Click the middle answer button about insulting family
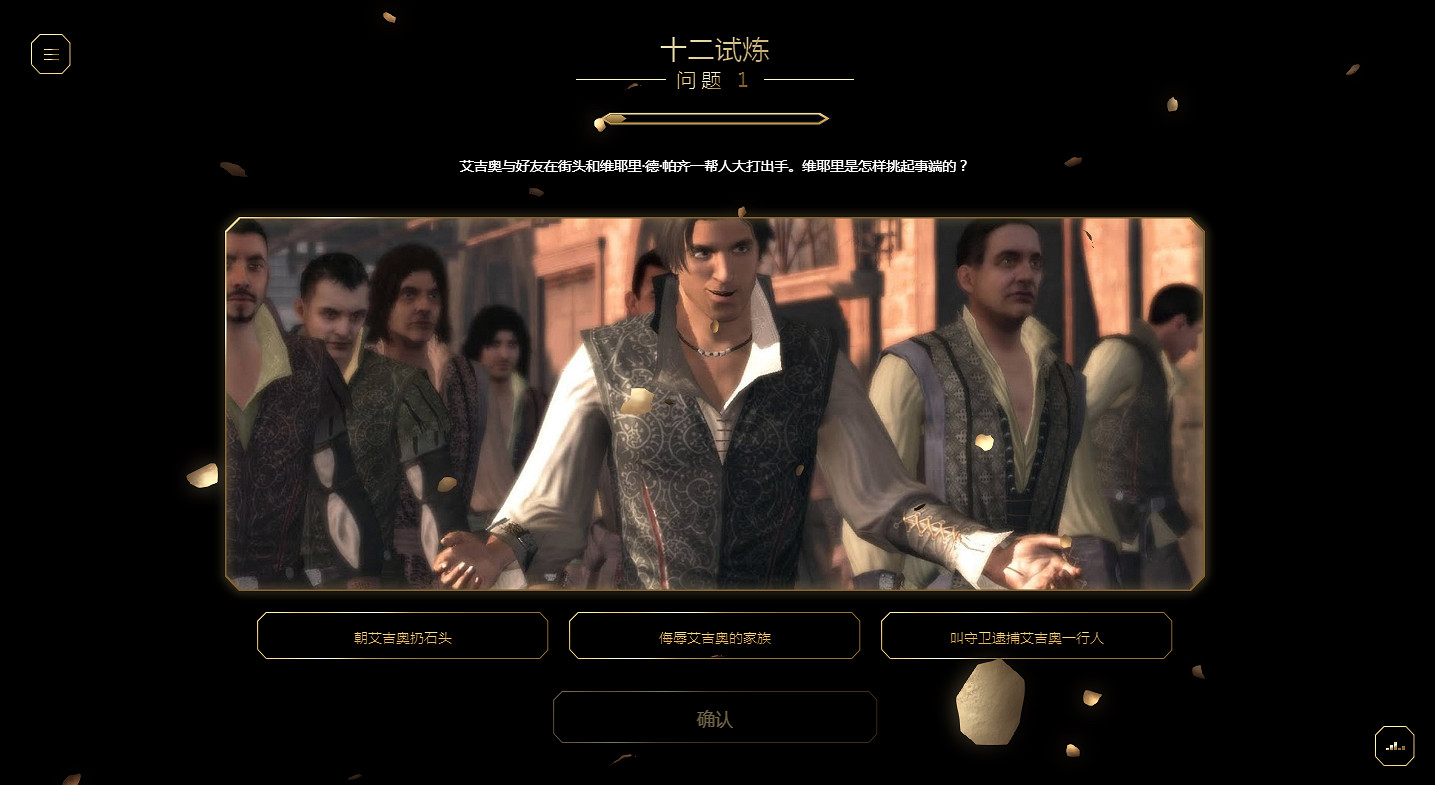 pos(714,635)
